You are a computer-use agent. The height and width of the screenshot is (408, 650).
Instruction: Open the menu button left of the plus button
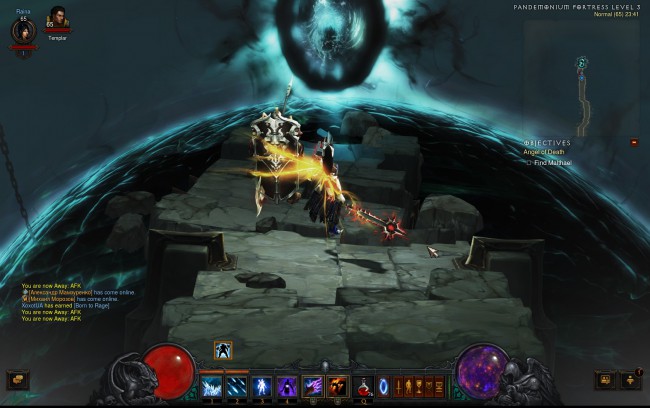606,380
